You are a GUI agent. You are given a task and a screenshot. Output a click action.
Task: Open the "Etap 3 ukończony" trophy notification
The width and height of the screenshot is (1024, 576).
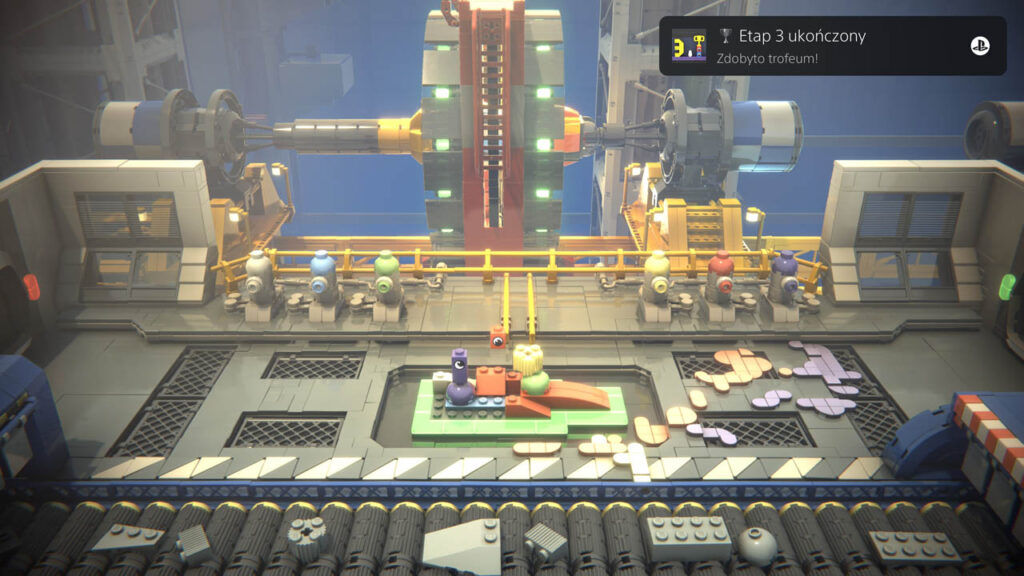tap(830, 46)
